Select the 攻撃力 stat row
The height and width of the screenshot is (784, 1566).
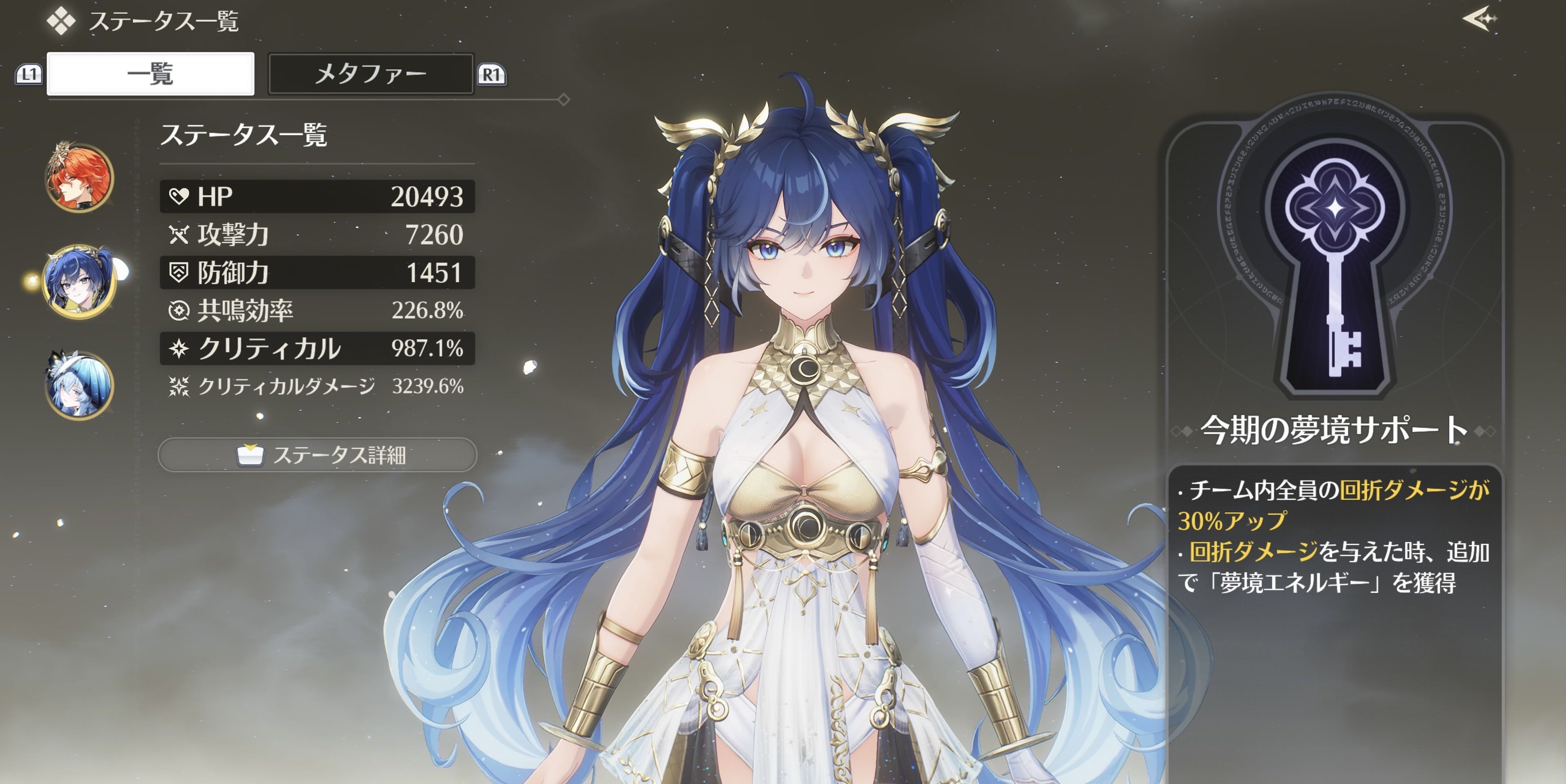pos(317,235)
